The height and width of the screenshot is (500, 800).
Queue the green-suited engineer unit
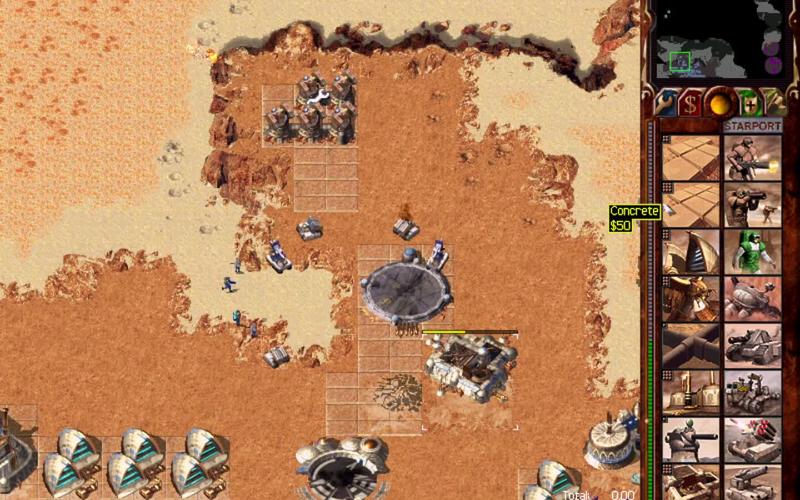[x=752, y=251]
